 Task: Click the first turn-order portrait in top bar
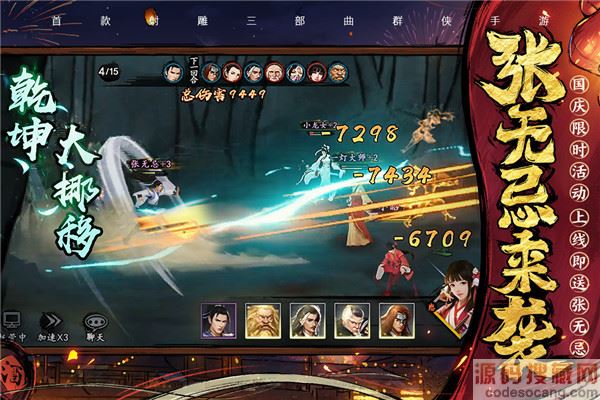point(174,71)
